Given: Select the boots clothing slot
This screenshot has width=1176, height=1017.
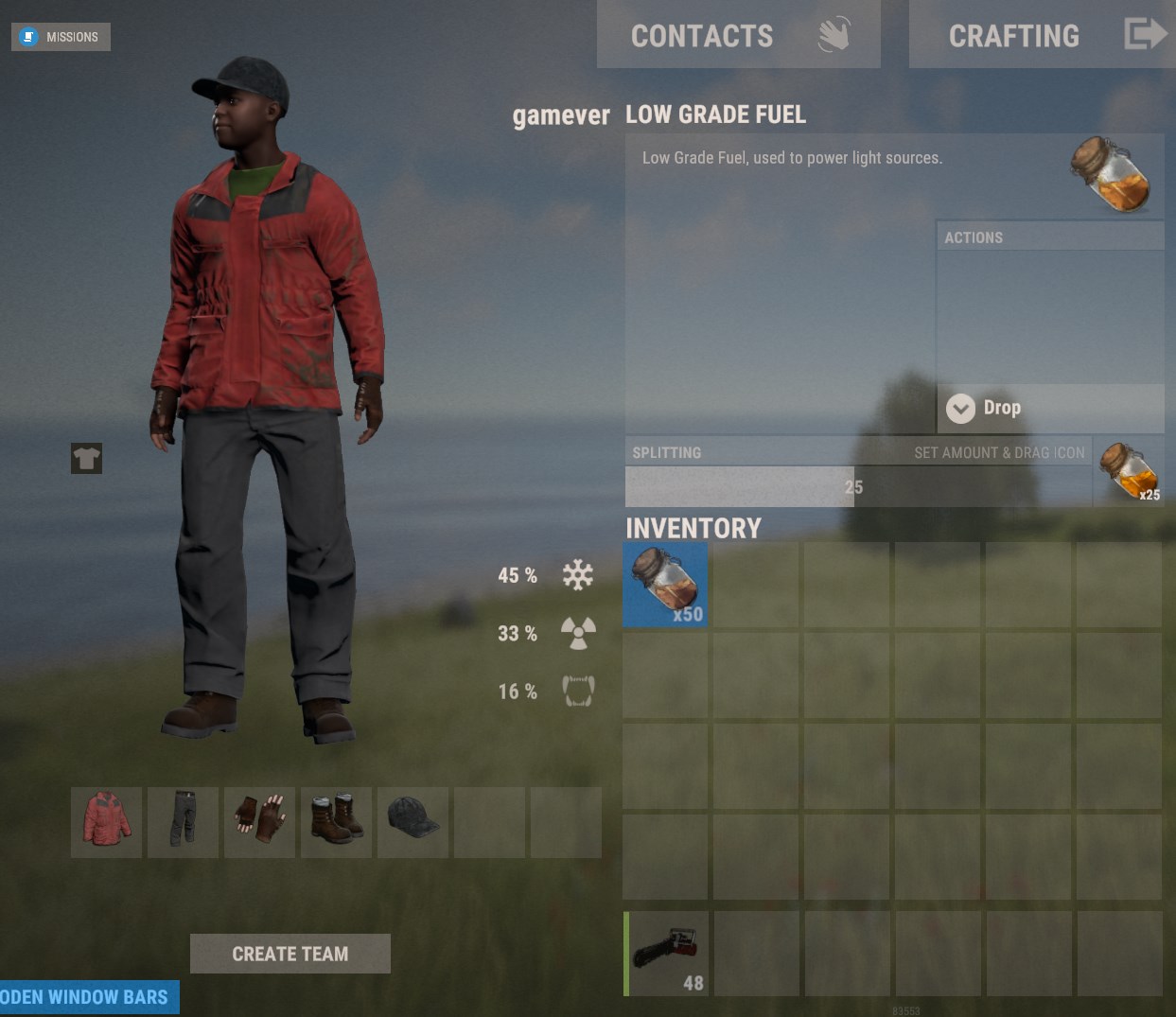Looking at the screenshot, I should click(337, 822).
